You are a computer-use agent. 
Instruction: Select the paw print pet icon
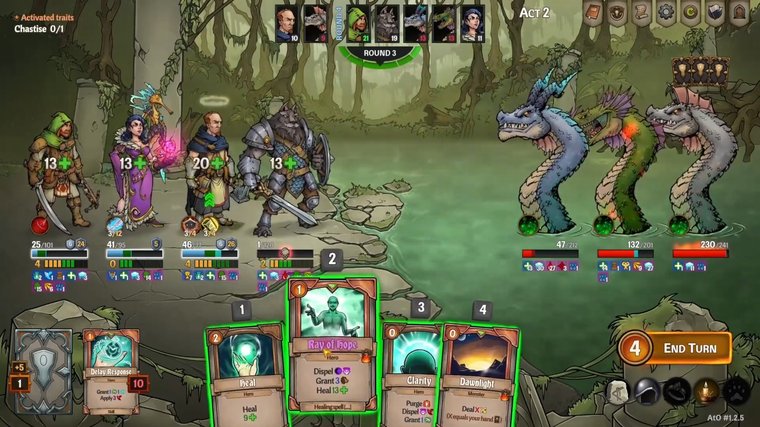tap(737, 390)
